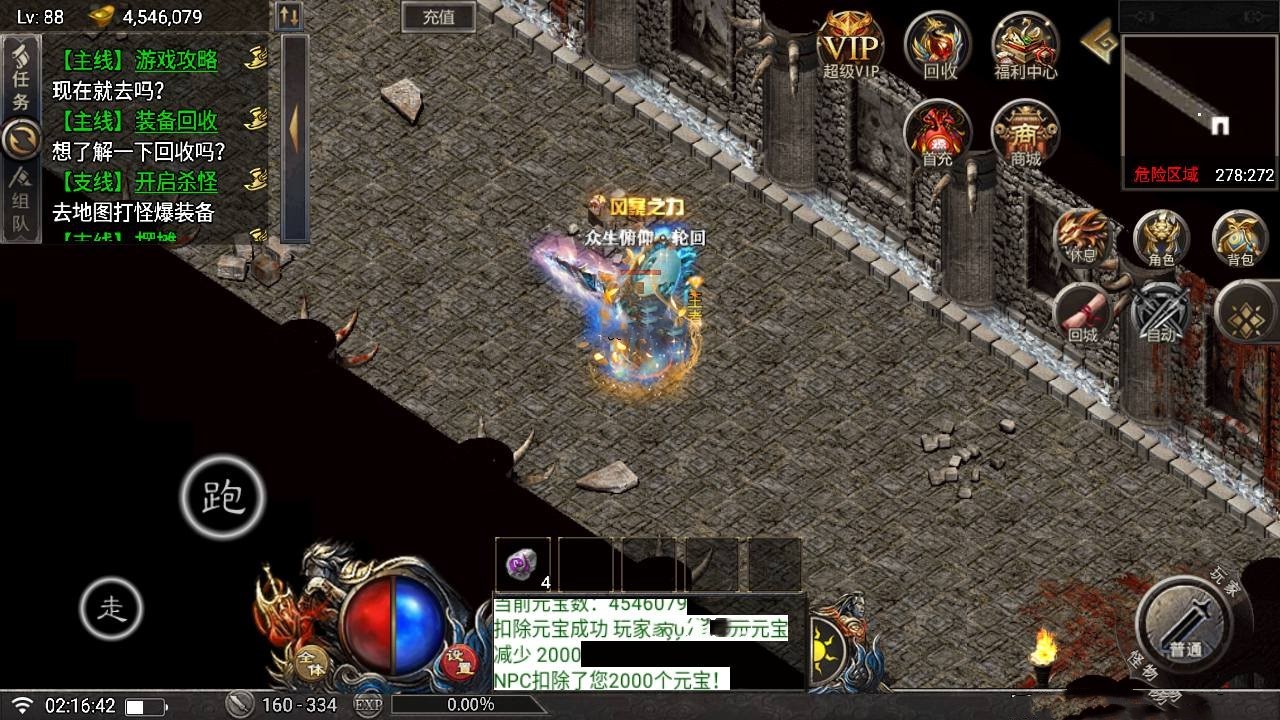Open the 商城 shop
This screenshot has height=720, width=1280.
1025,134
